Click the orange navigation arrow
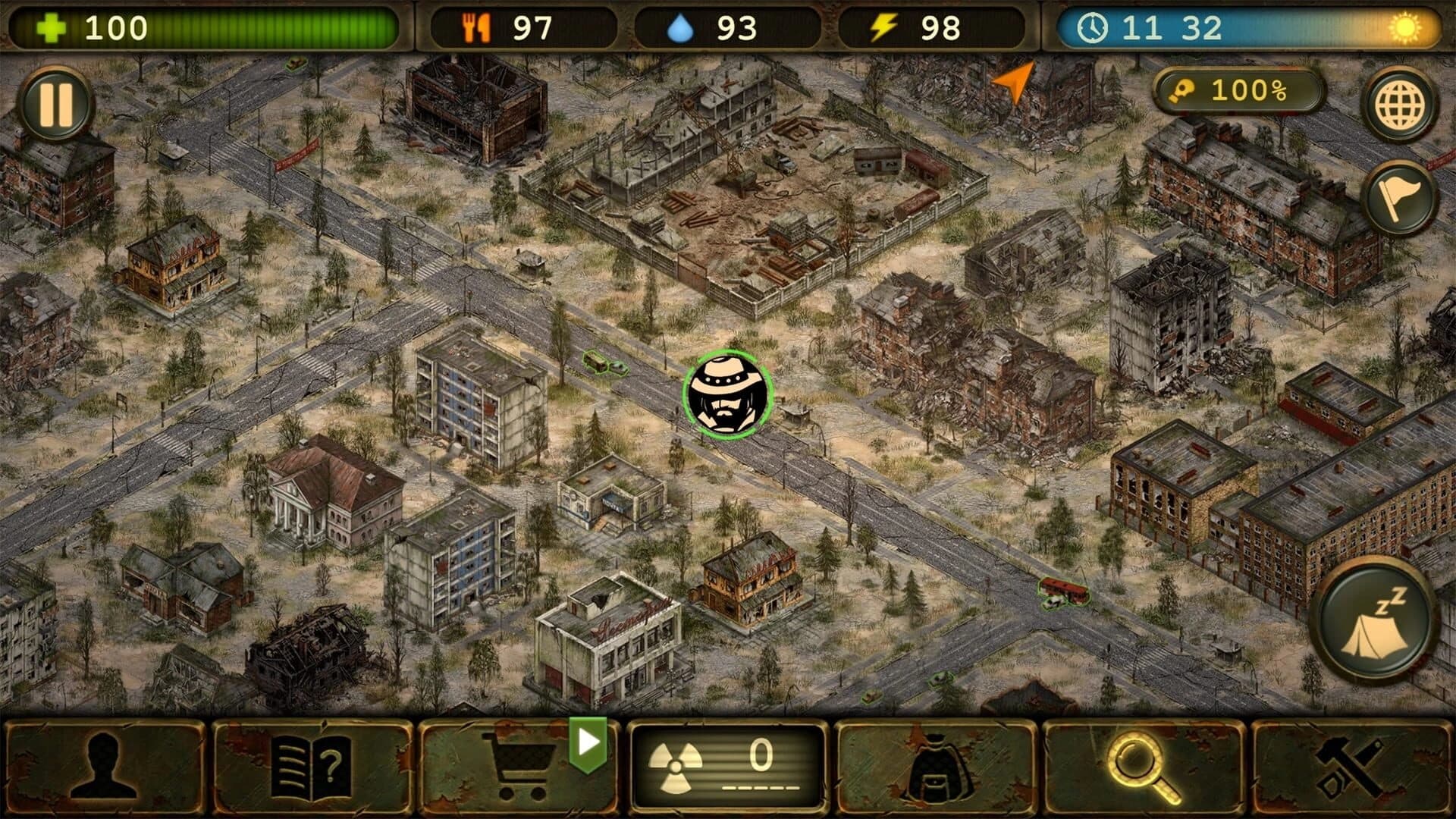This screenshot has height=819, width=1456. tap(1015, 81)
